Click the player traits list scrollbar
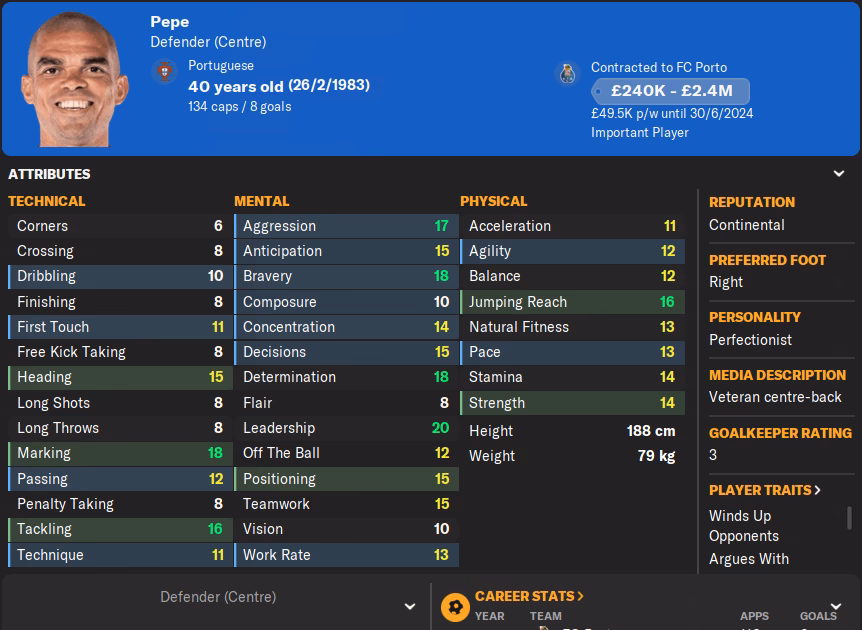This screenshot has width=862, height=630. point(849,518)
